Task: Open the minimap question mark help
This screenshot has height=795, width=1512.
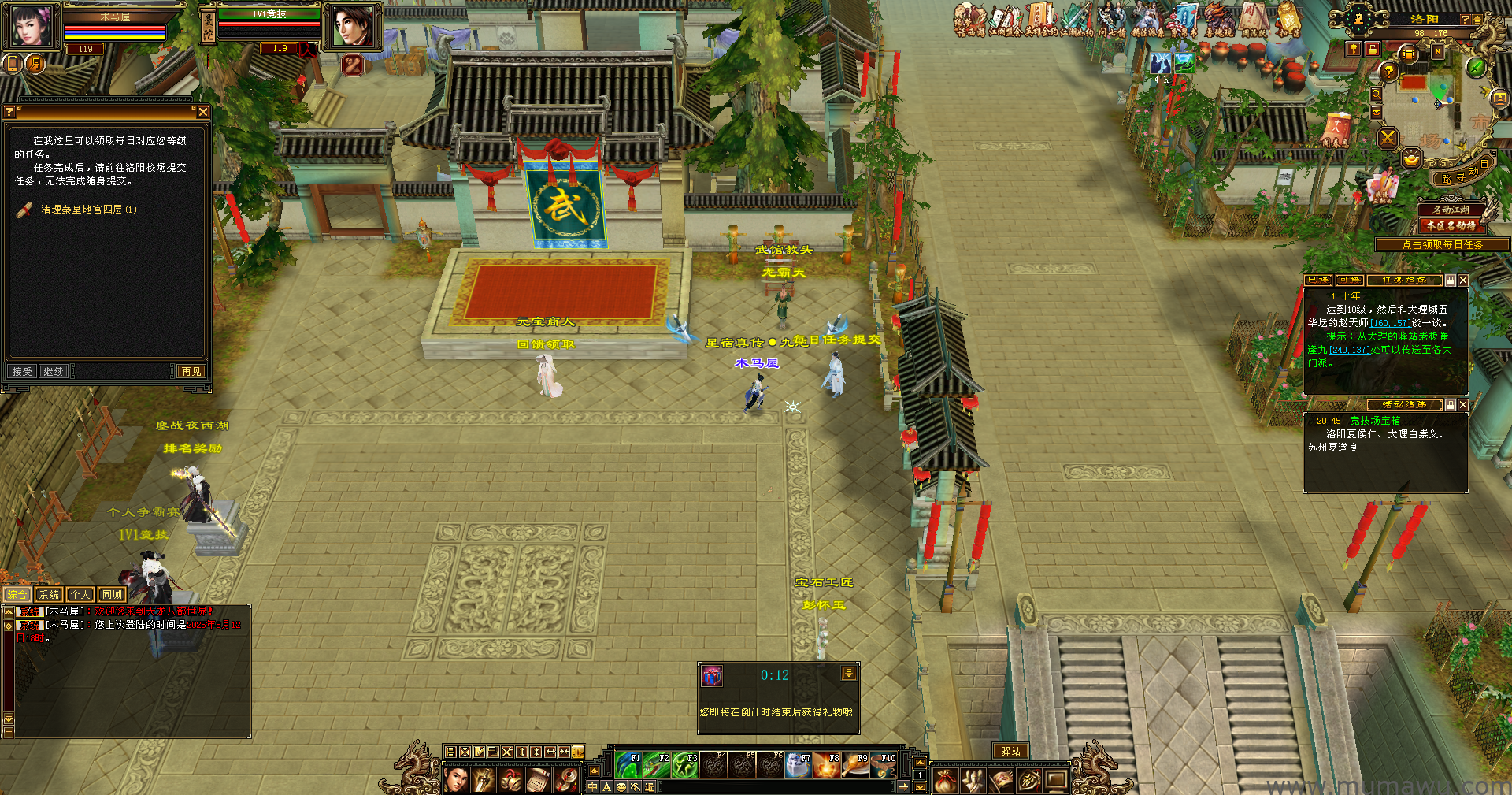Action: coord(1388,72)
